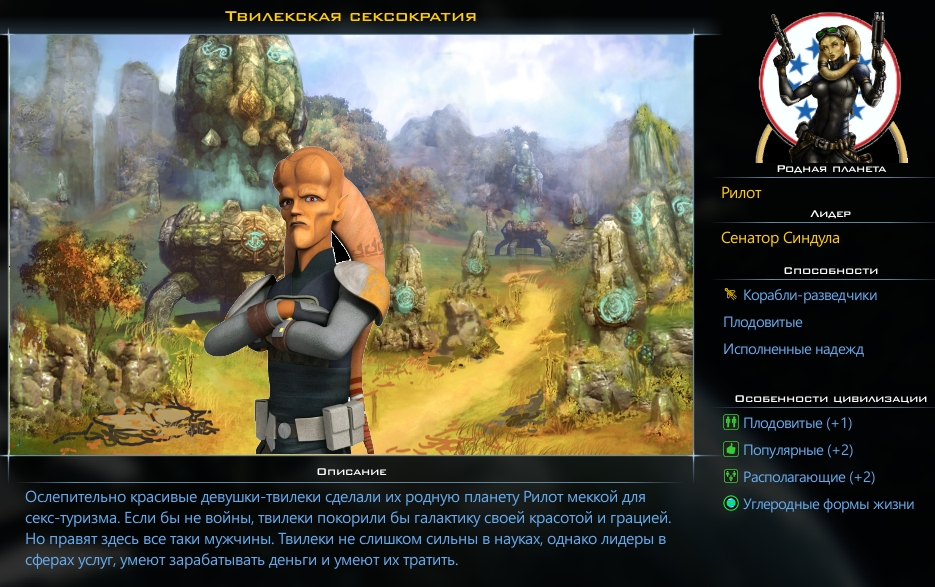Viewport: 935px width, 587px height.
Task: Click the scout ship icon beside Корабли-разведчики
Action: coord(730,295)
